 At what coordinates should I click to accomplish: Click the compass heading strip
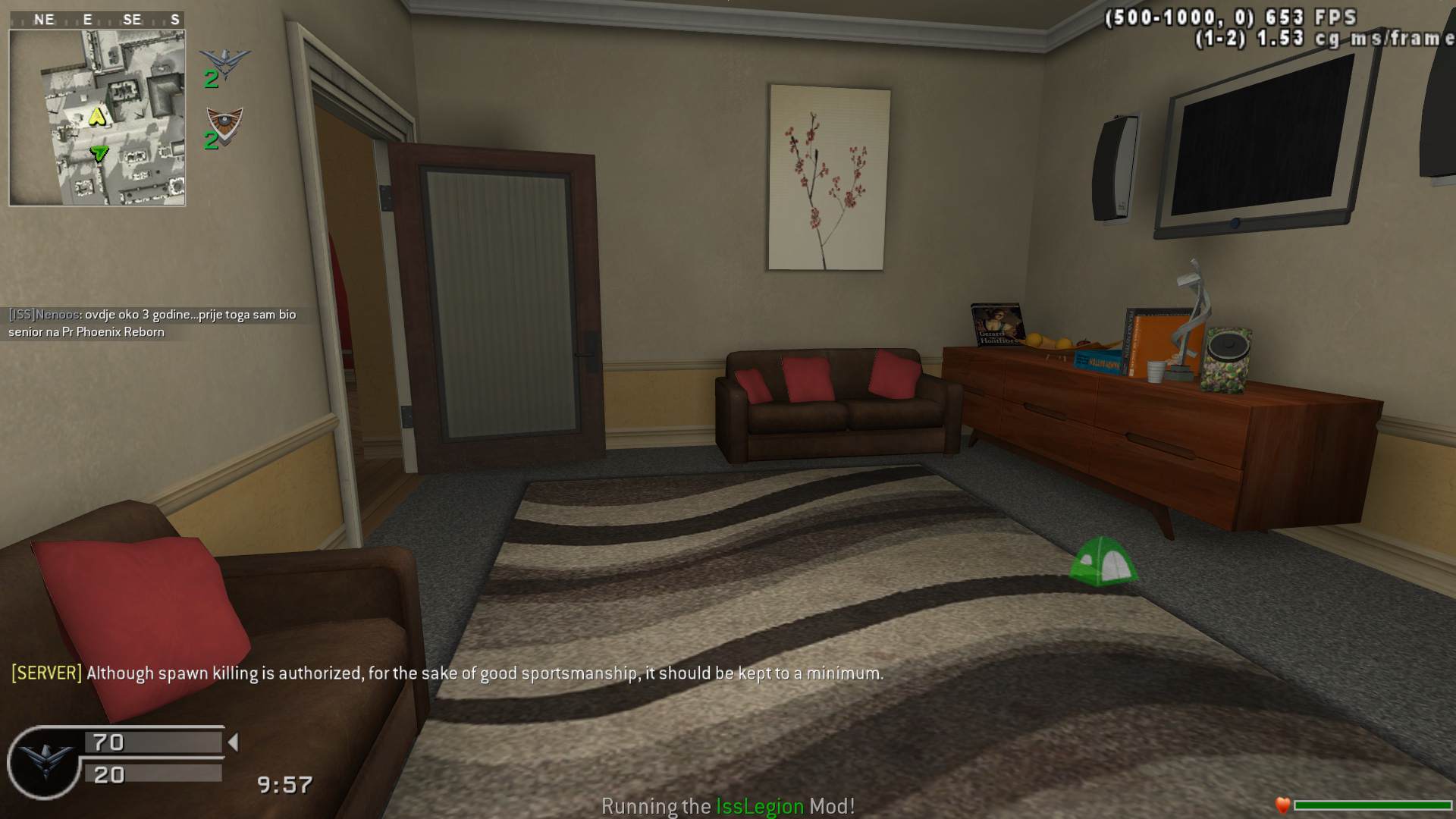(97, 20)
